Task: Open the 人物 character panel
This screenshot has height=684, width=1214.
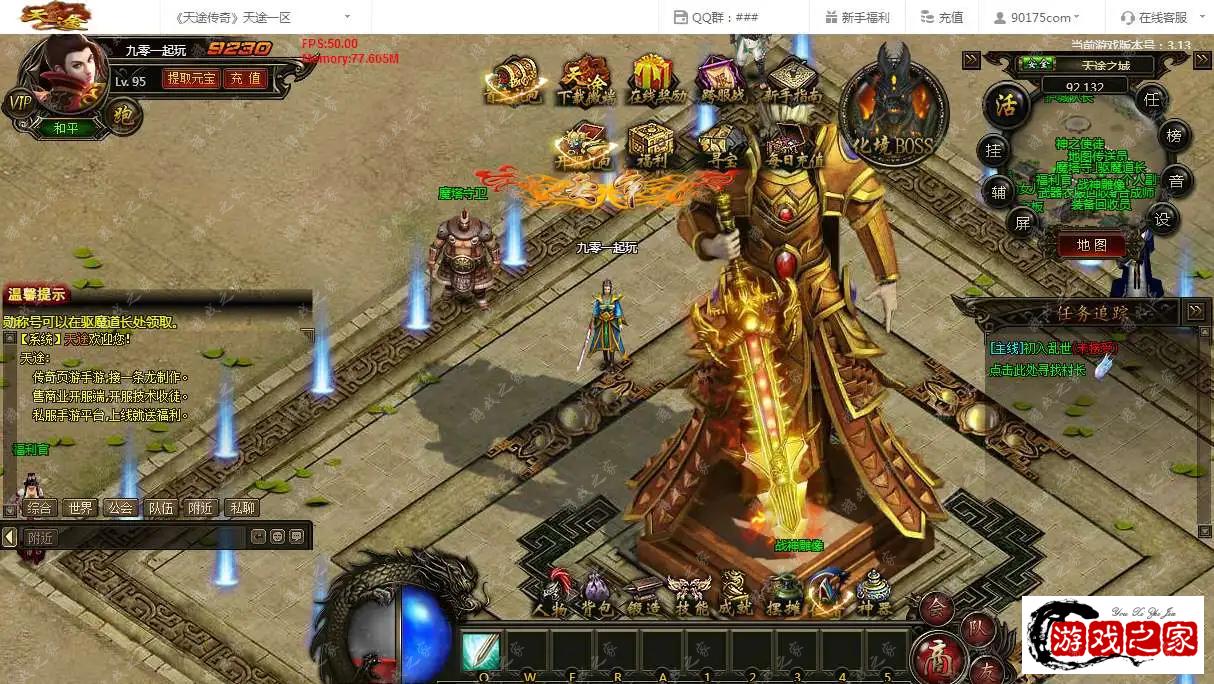Action: click(x=551, y=592)
